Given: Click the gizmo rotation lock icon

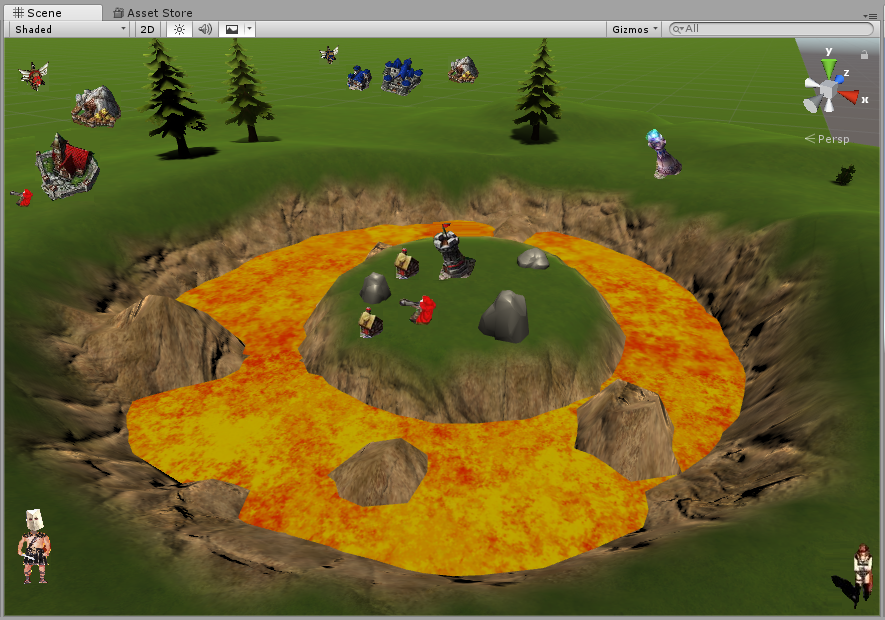Looking at the screenshot, I should [x=864, y=56].
